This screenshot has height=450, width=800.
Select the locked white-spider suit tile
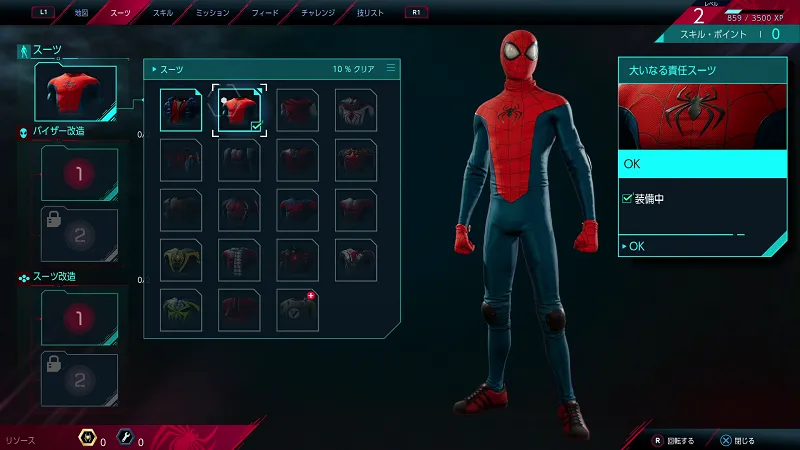[x=356, y=110]
